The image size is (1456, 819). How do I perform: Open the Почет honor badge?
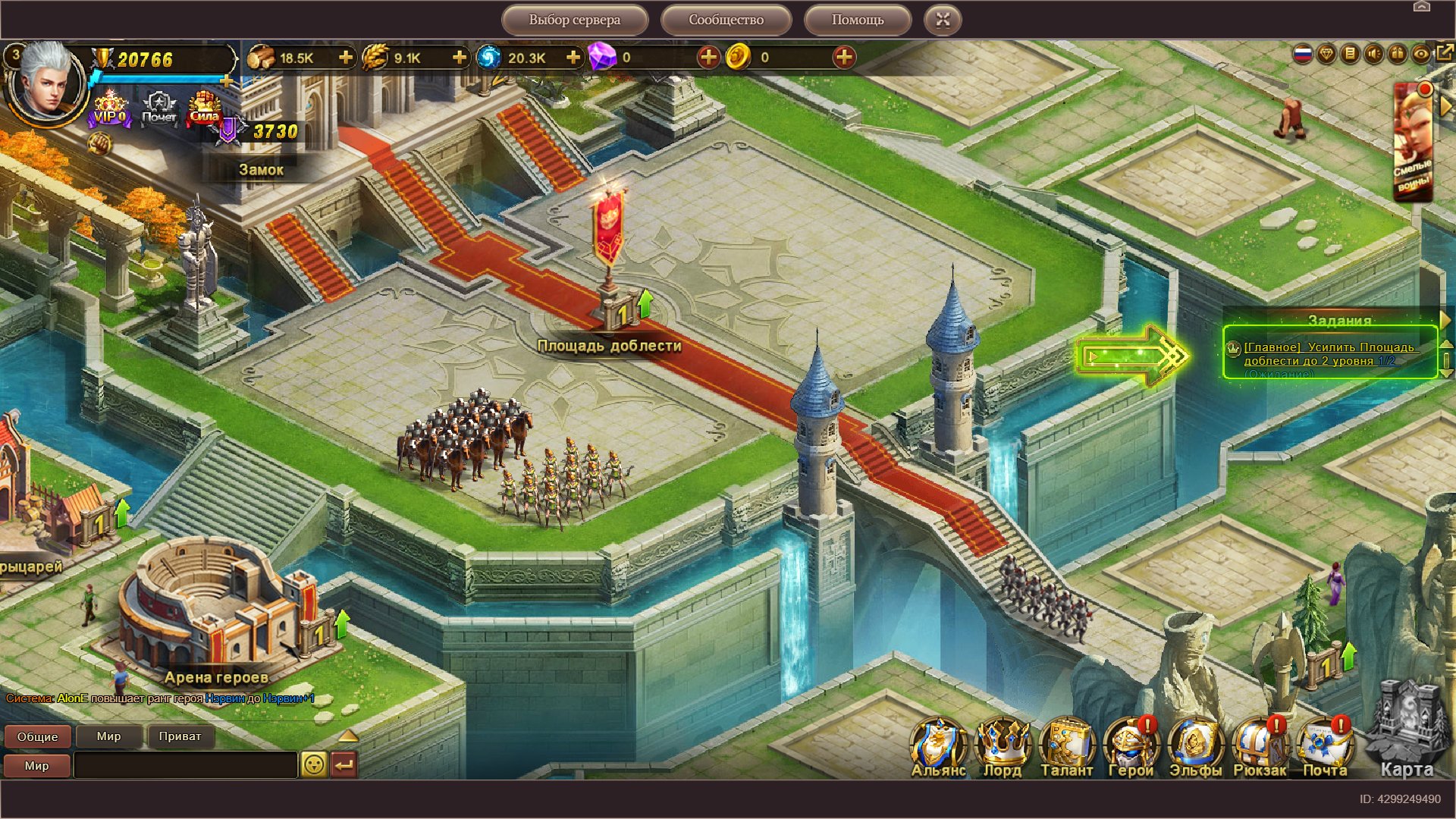[158, 108]
